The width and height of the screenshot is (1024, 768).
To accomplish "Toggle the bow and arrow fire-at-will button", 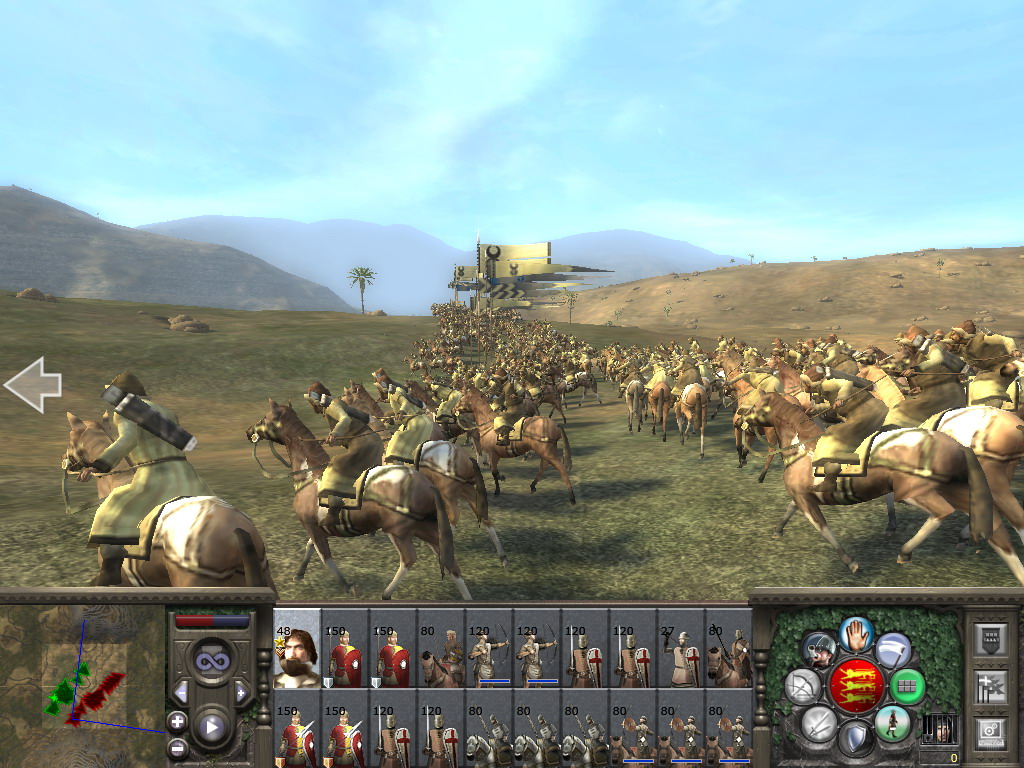I will (803, 686).
